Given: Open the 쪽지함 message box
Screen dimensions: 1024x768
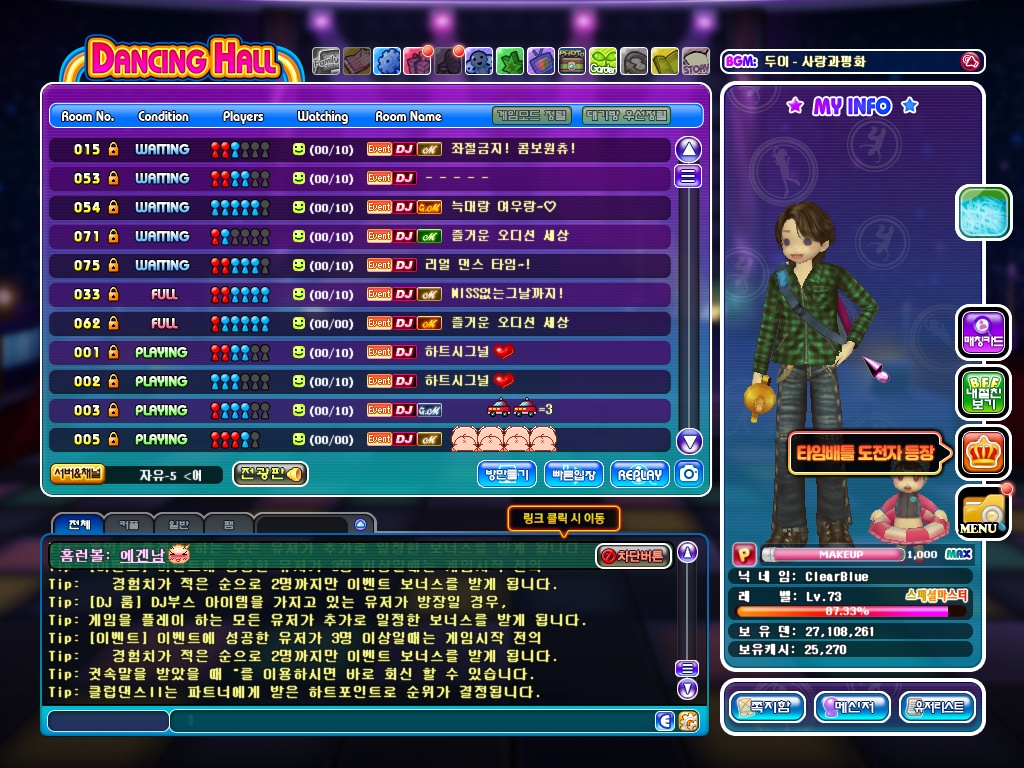Looking at the screenshot, I should tap(767, 707).
